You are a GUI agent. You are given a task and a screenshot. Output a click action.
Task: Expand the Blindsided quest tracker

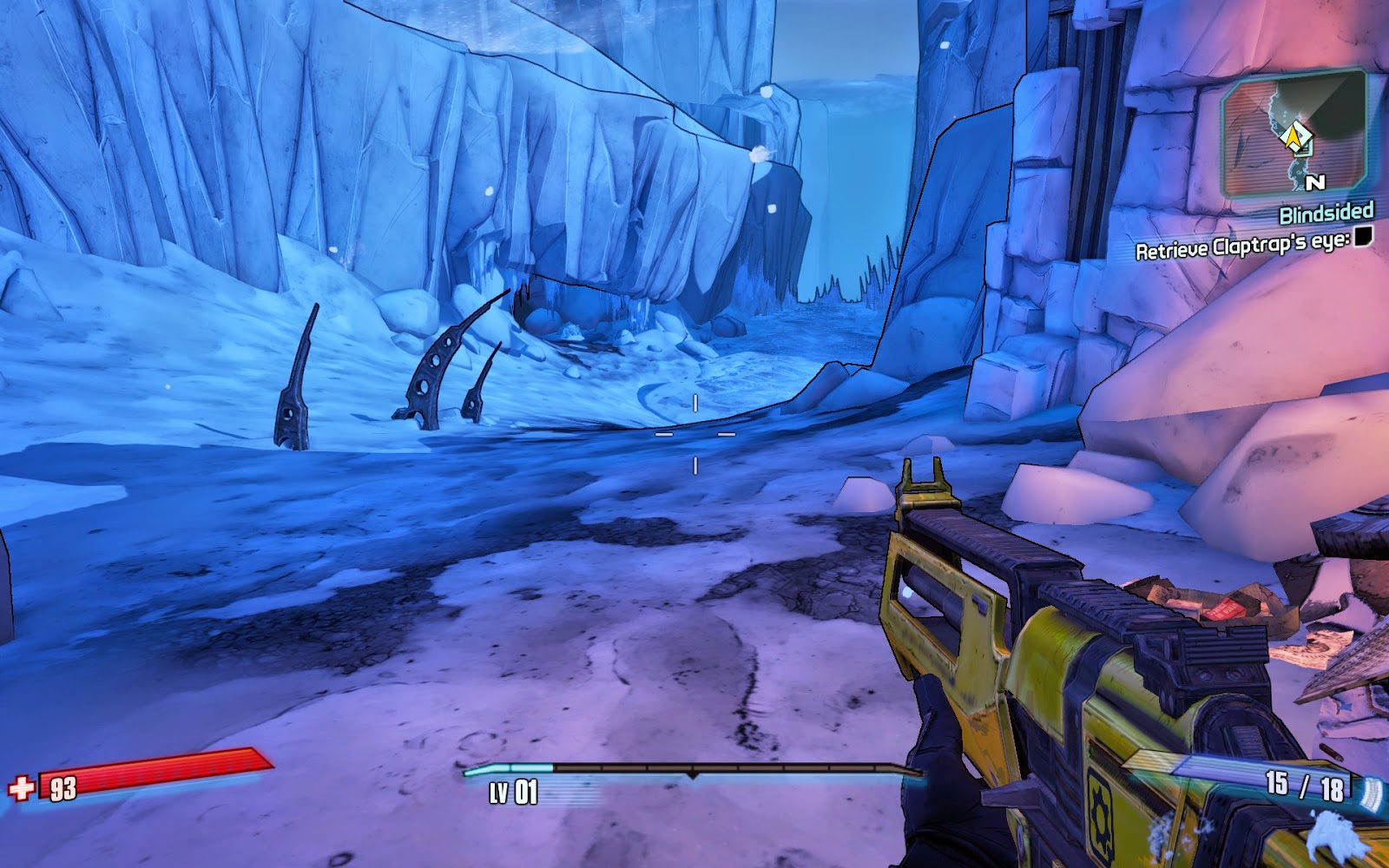click(x=1326, y=214)
